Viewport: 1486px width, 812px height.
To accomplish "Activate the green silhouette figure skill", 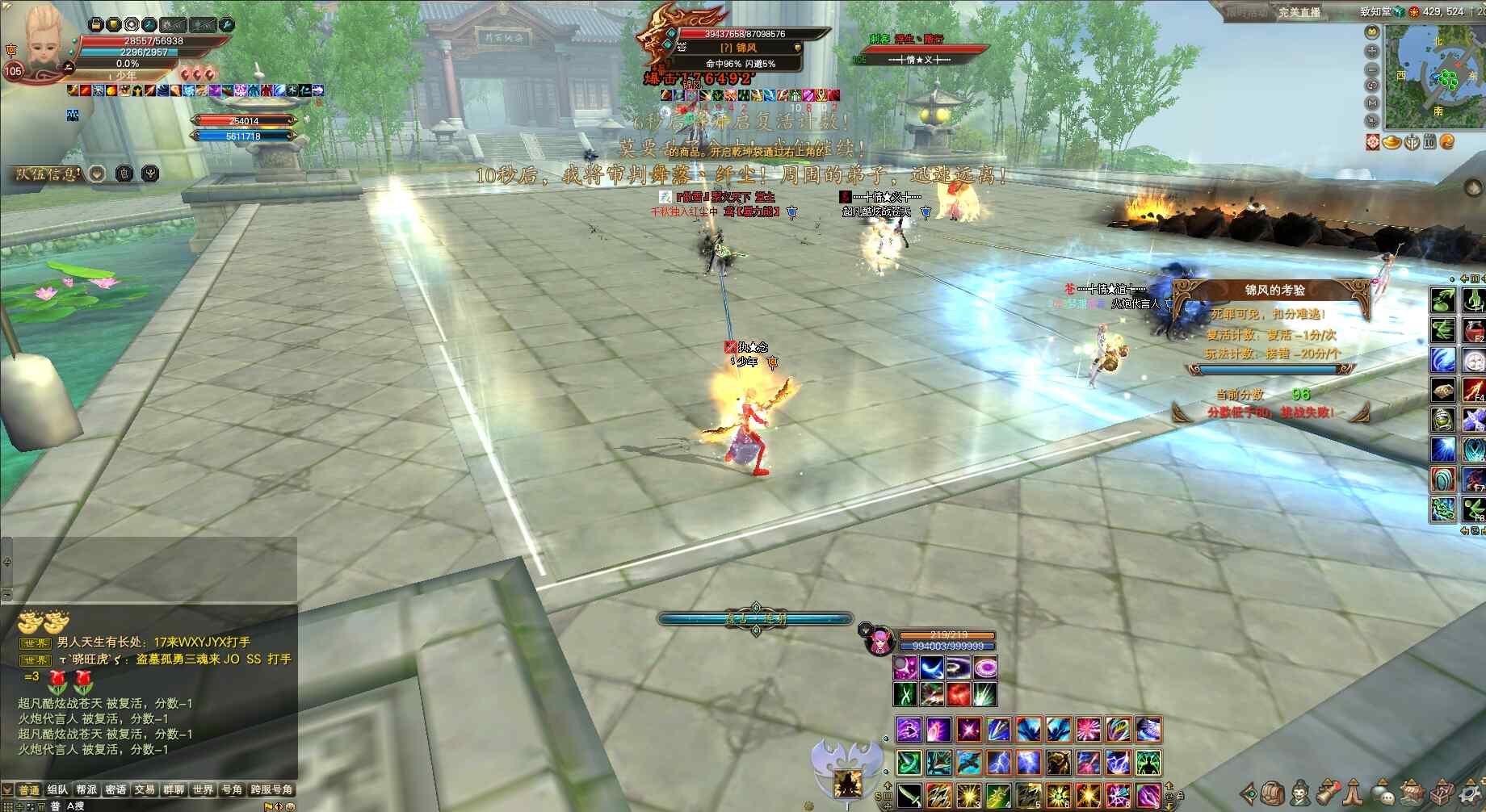I will pyautogui.click(x=1147, y=762).
